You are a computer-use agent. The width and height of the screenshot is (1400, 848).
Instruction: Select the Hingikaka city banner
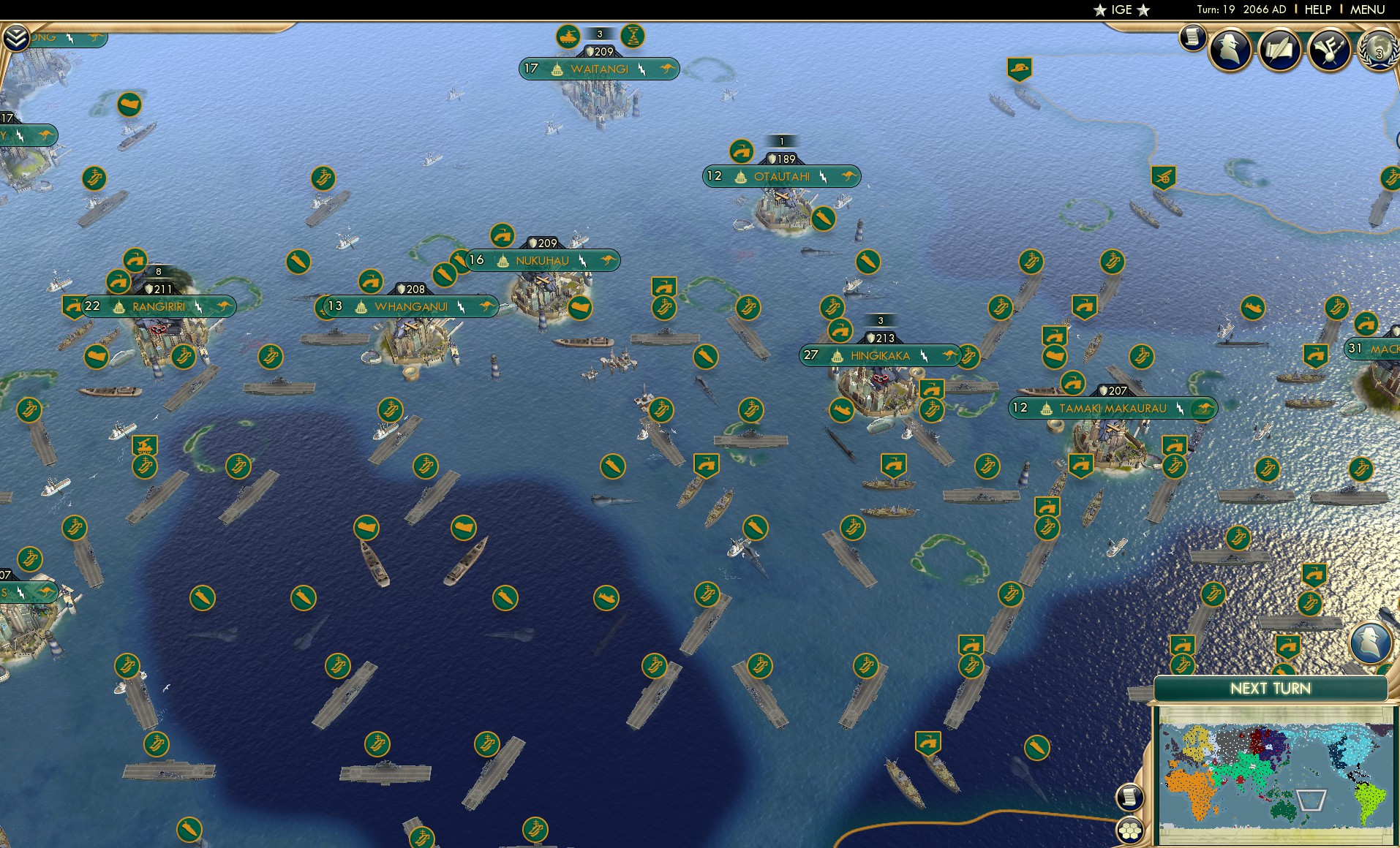(878, 356)
